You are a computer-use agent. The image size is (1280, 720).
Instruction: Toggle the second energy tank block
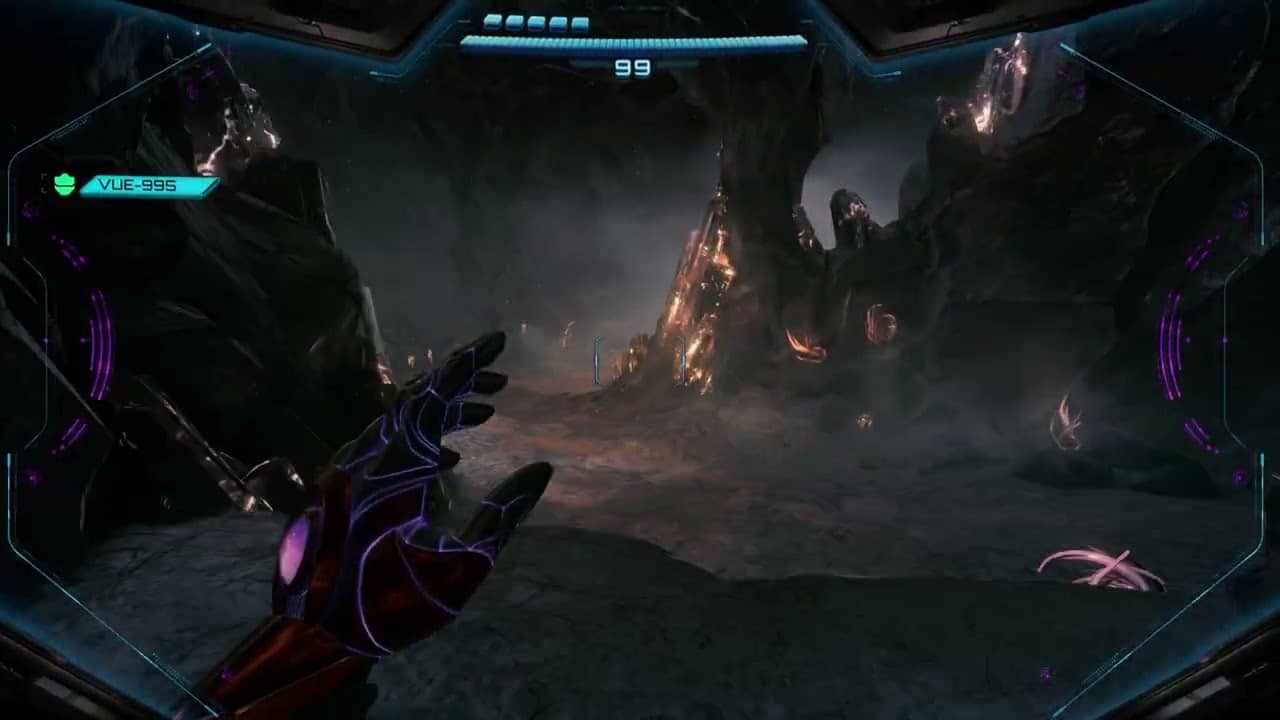[514, 22]
